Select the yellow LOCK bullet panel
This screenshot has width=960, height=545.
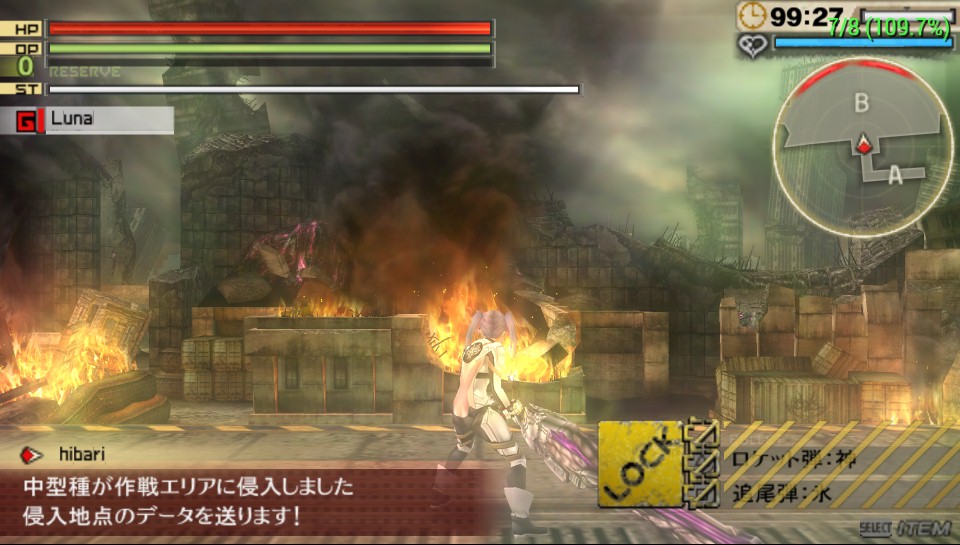(640, 463)
